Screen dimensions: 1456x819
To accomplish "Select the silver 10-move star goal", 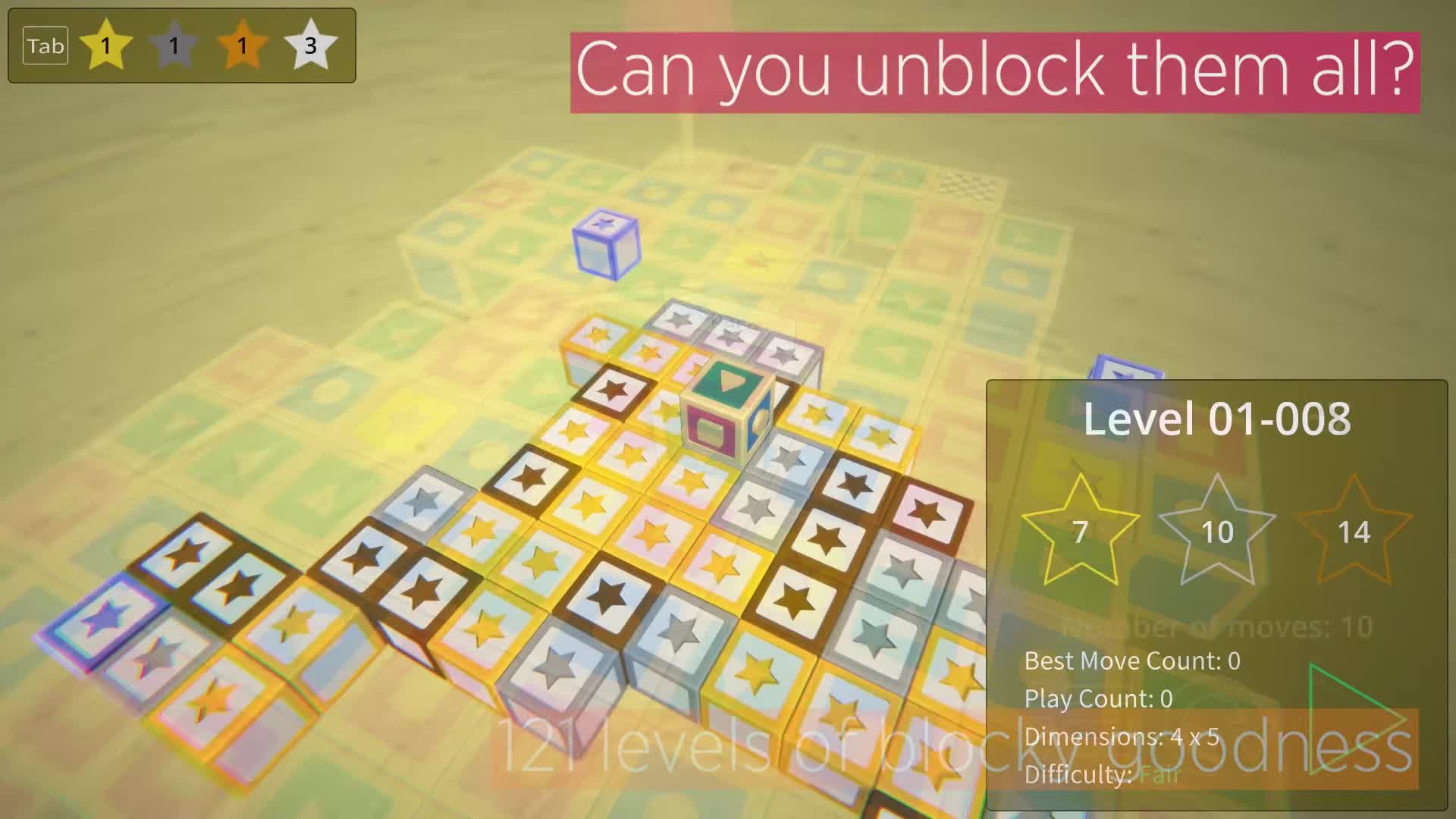I will tap(1217, 531).
